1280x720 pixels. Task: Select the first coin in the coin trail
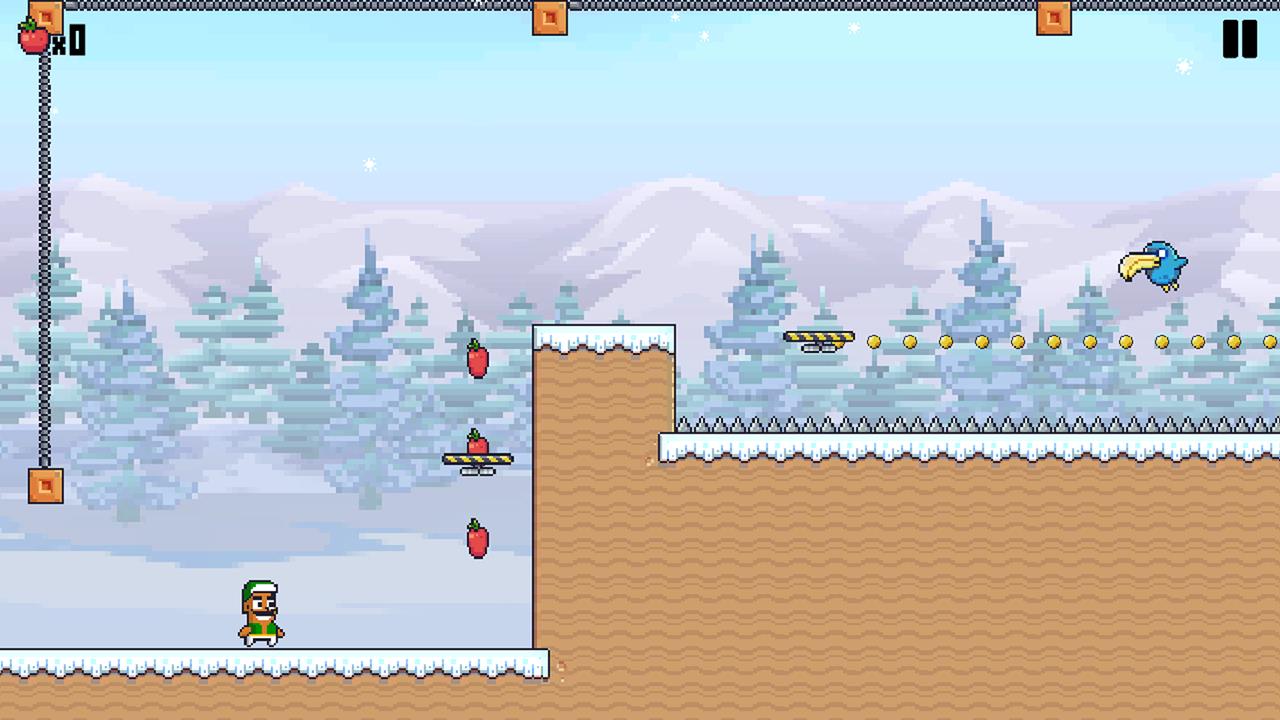pyautogui.click(x=873, y=342)
